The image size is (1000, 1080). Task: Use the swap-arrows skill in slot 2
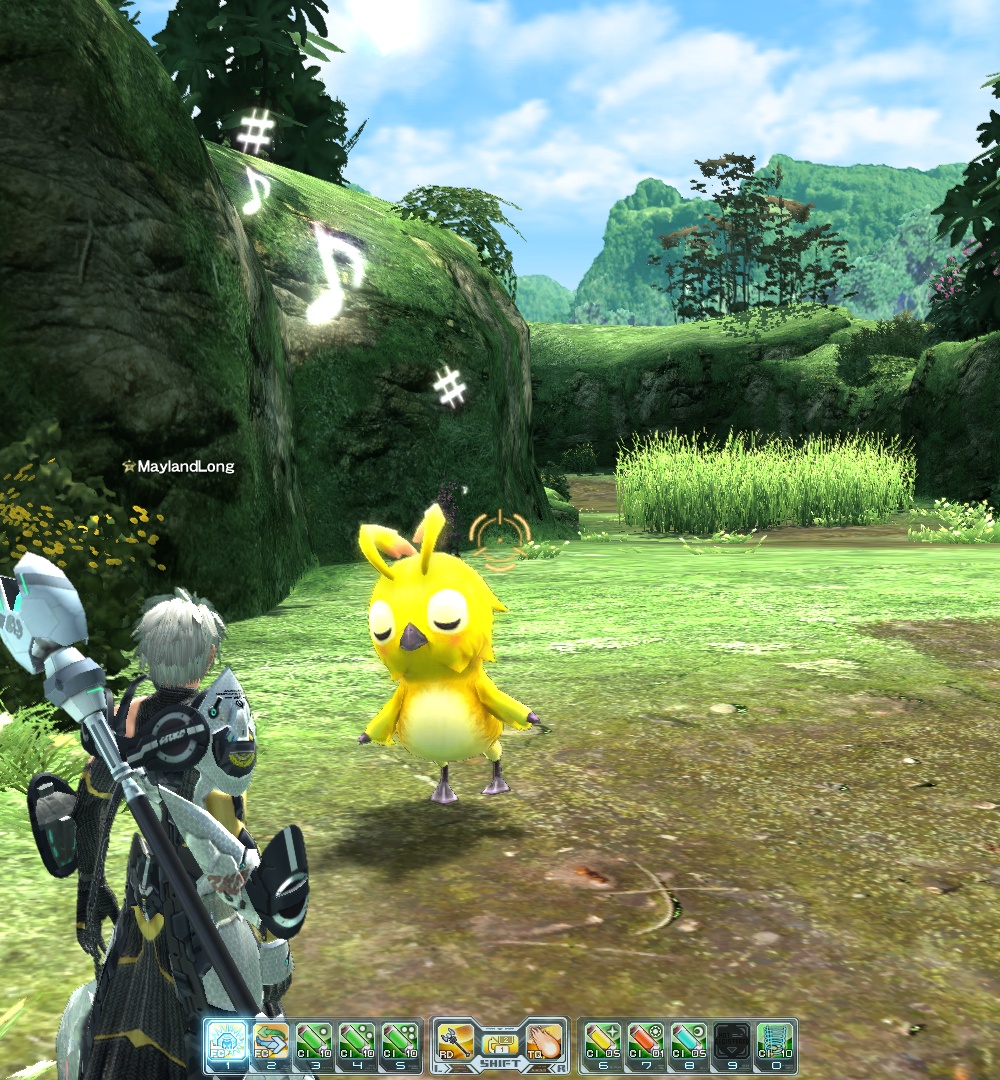tap(270, 1044)
